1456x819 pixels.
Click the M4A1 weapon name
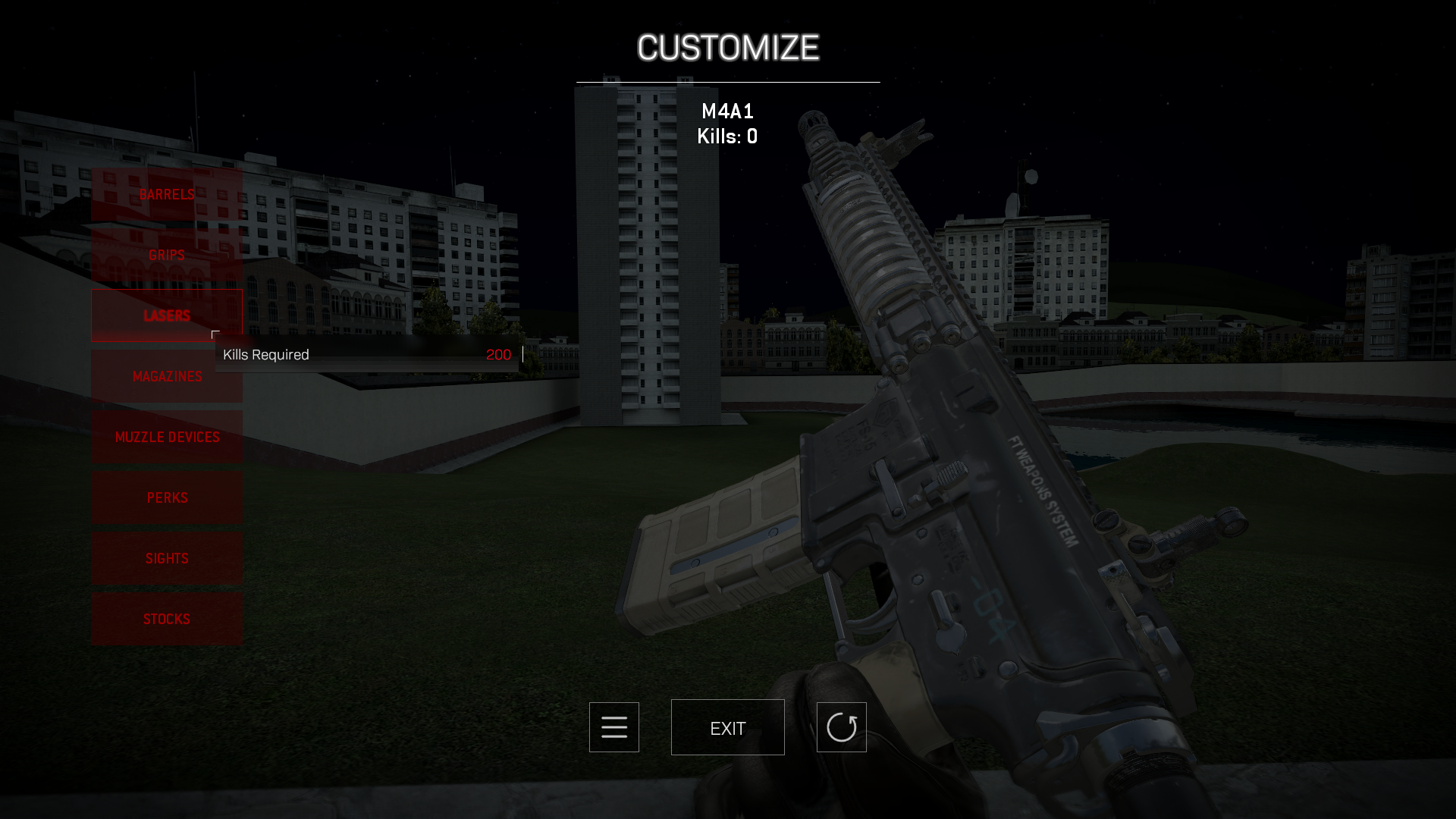pyautogui.click(x=727, y=111)
